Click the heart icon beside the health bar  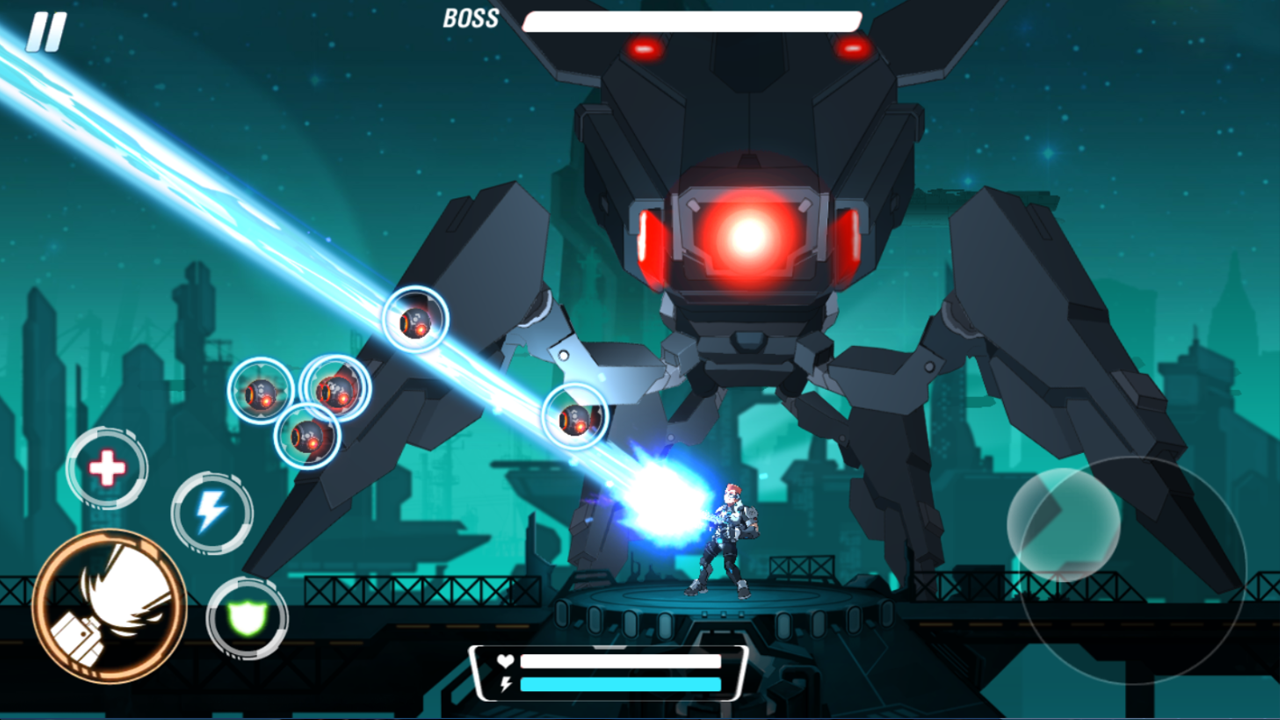[x=505, y=660]
